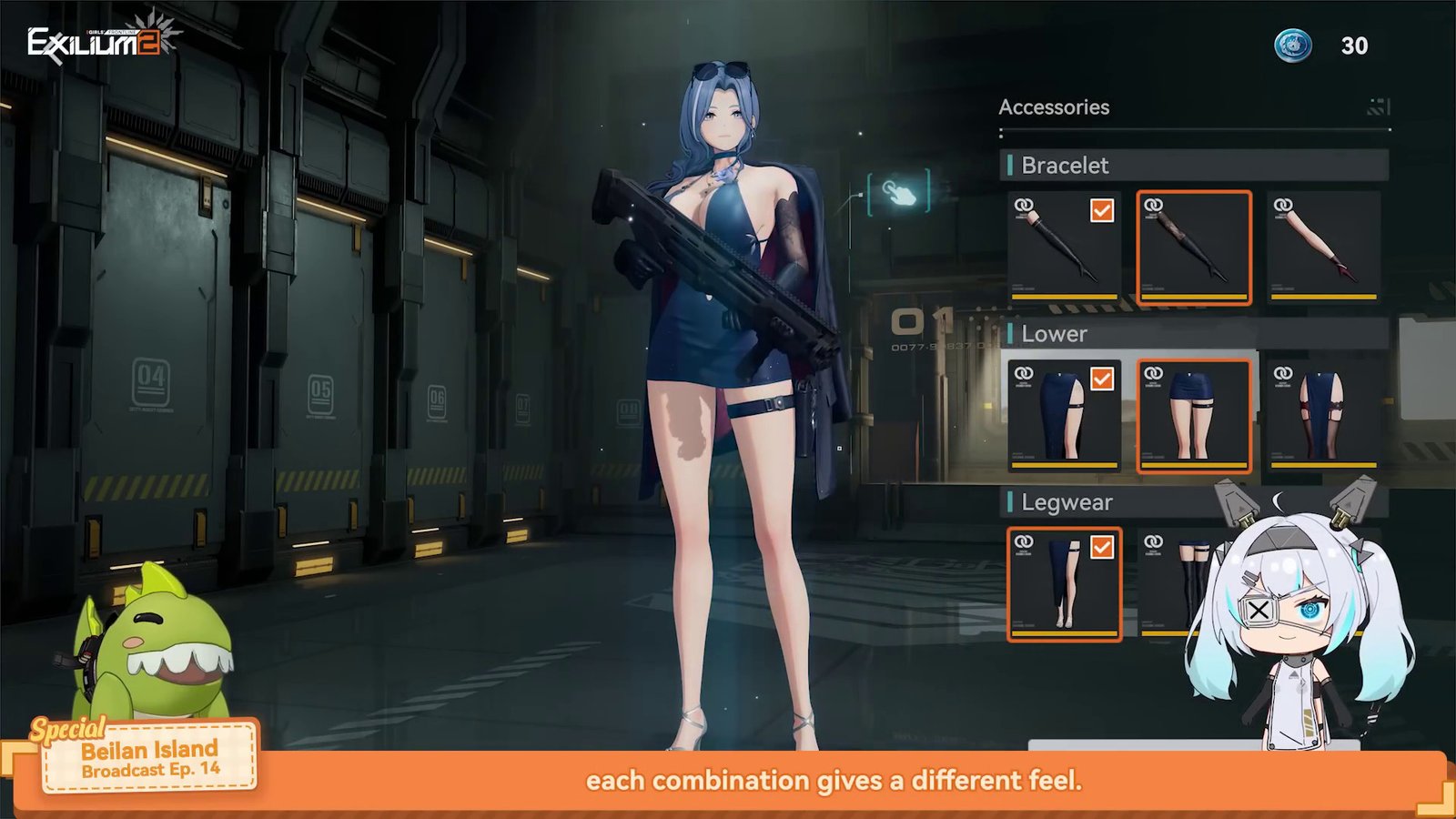Select the checked black glove Bracelet option
The height and width of the screenshot is (819, 1456).
pyautogui.click(x=1064, y=247)
